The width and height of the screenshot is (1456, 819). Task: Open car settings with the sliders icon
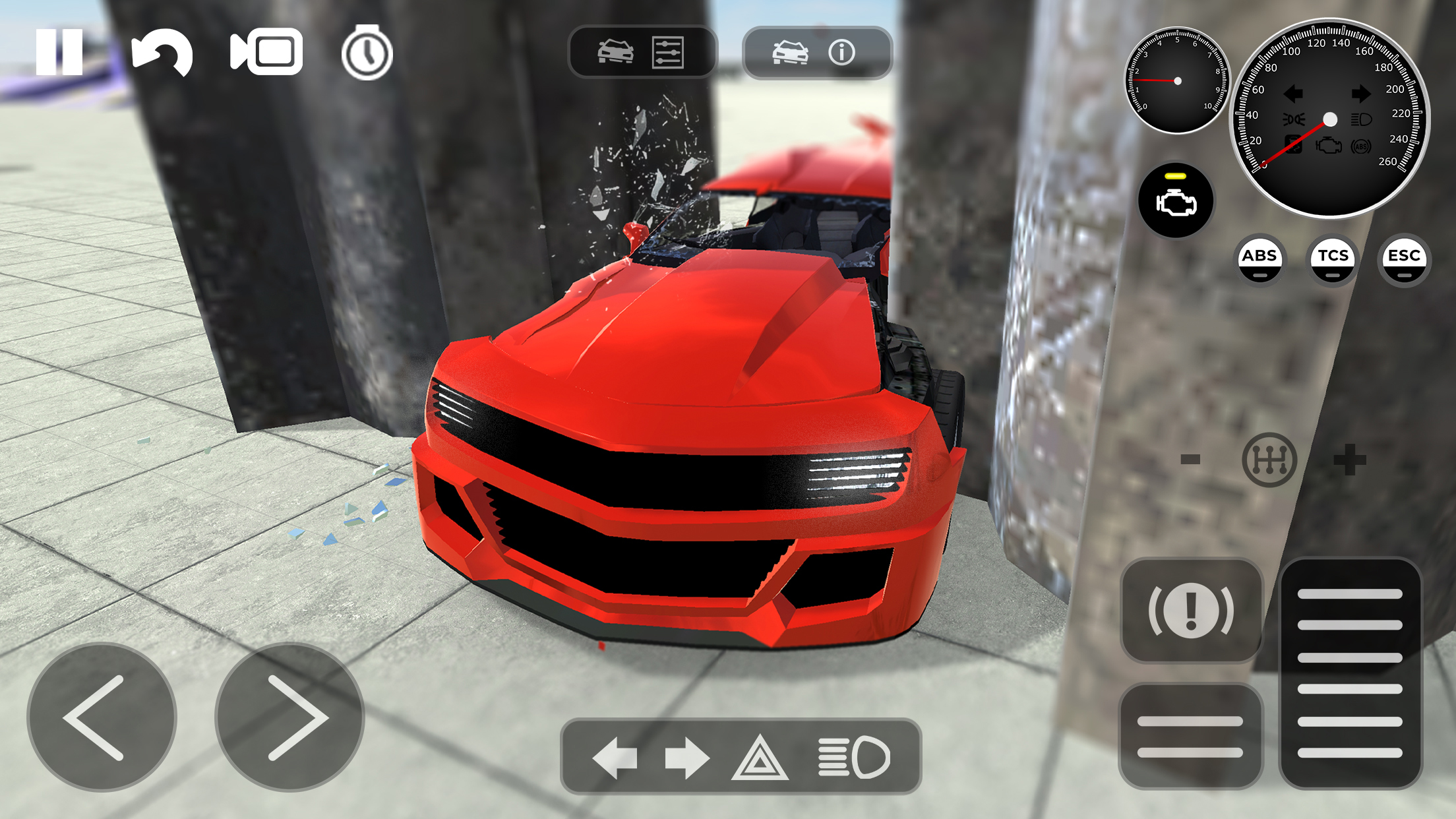click(668, 53)
